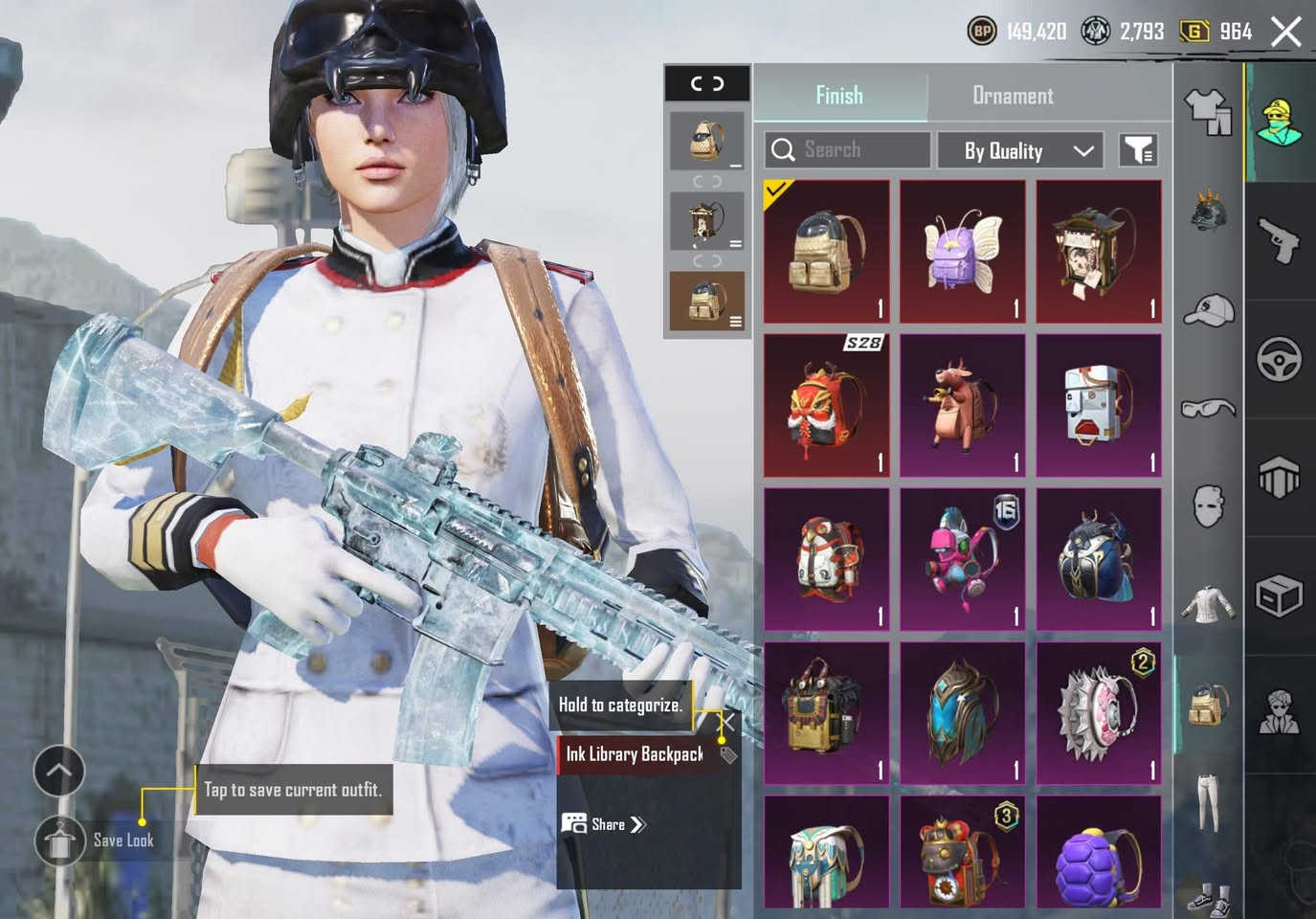Image resolution: width=1316 pixels, height=919 pixels.
Task: Tap Save Look hanger button
Action: [60, 841]
